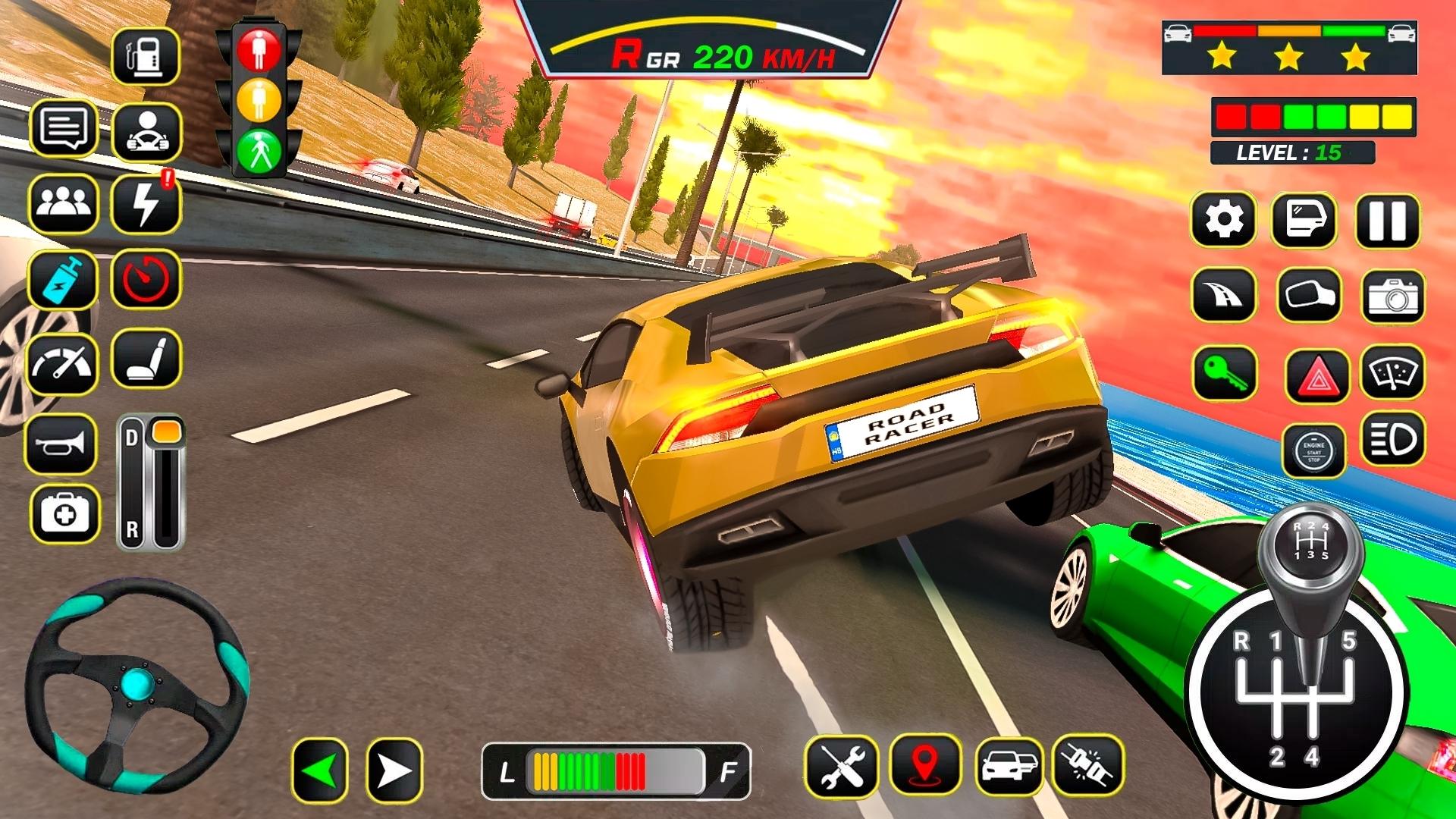
Task: Fasten the seat belt button
Action: tap(1088, 766)
